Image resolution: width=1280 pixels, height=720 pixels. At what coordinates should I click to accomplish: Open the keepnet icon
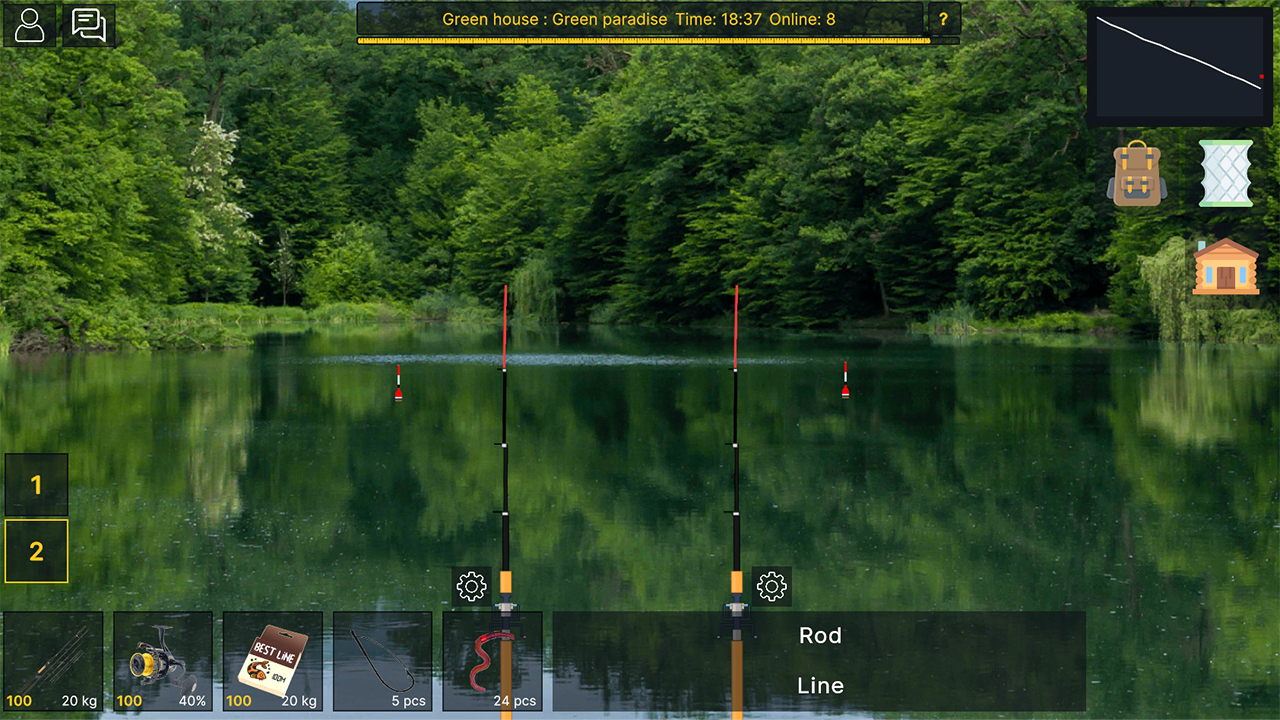(x=1225, y=173)
